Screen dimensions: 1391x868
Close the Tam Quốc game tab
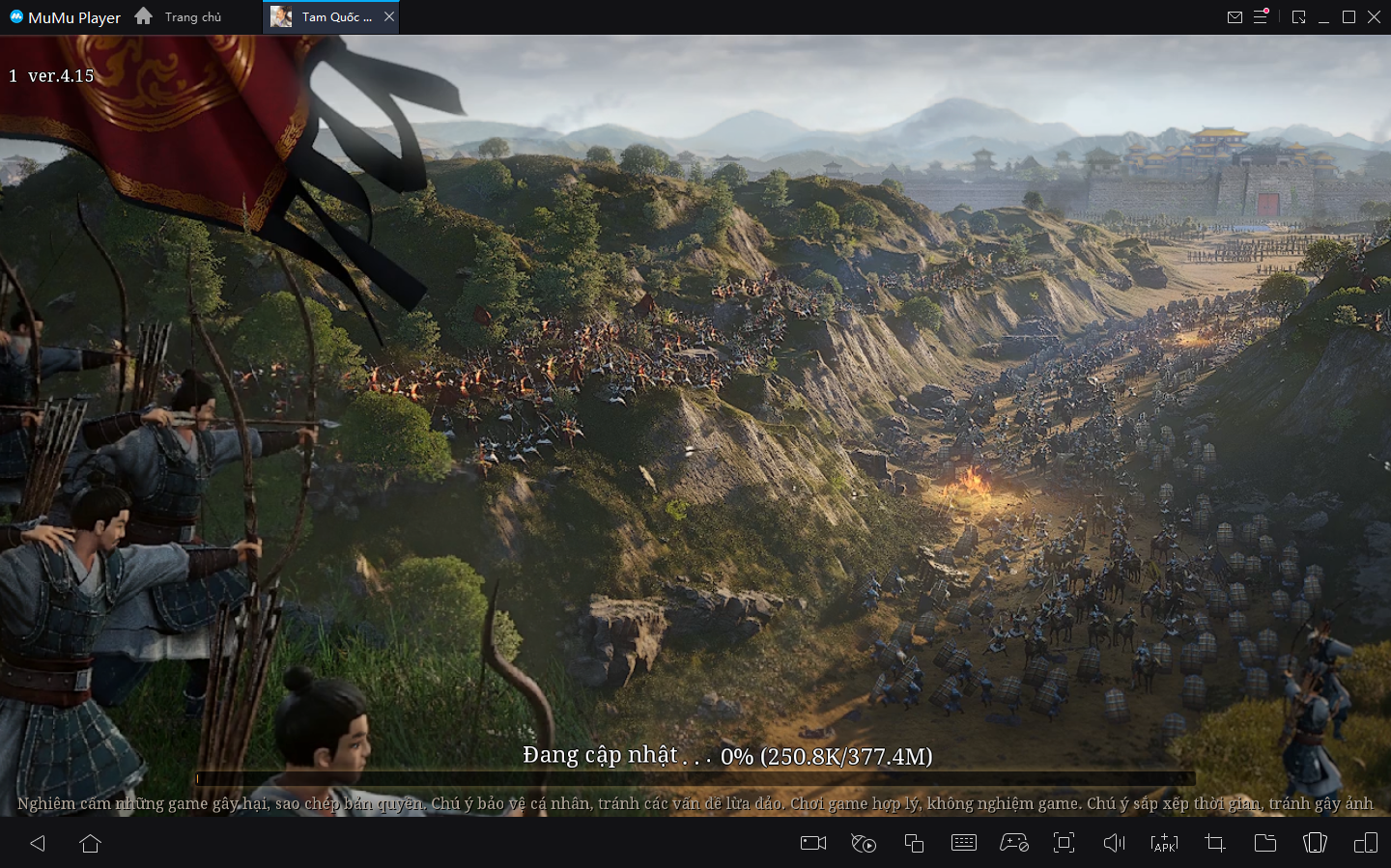pyautogui.click(x=389, y=16)
